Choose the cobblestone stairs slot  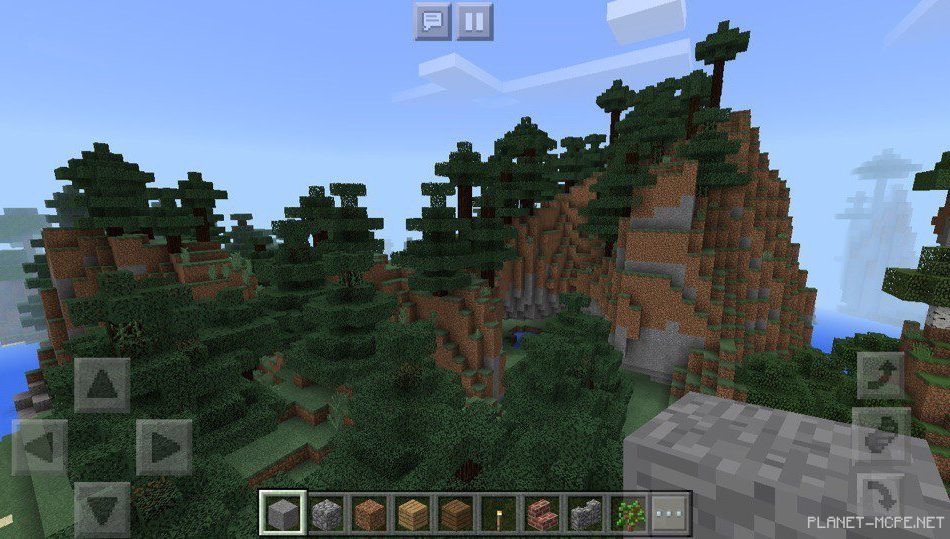(x=585, y=514)
